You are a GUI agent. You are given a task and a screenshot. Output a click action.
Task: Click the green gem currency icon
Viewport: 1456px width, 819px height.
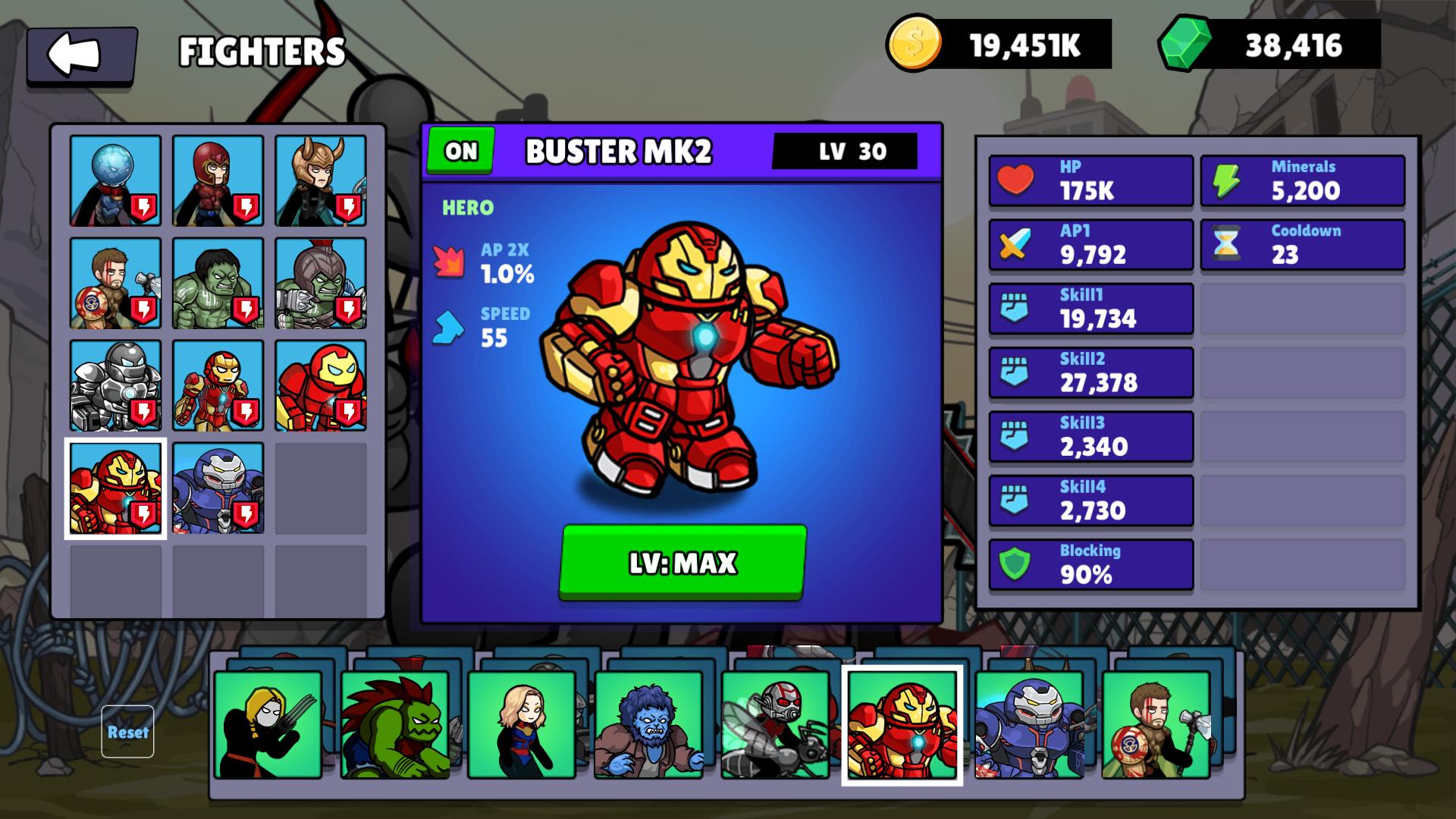1184,45
